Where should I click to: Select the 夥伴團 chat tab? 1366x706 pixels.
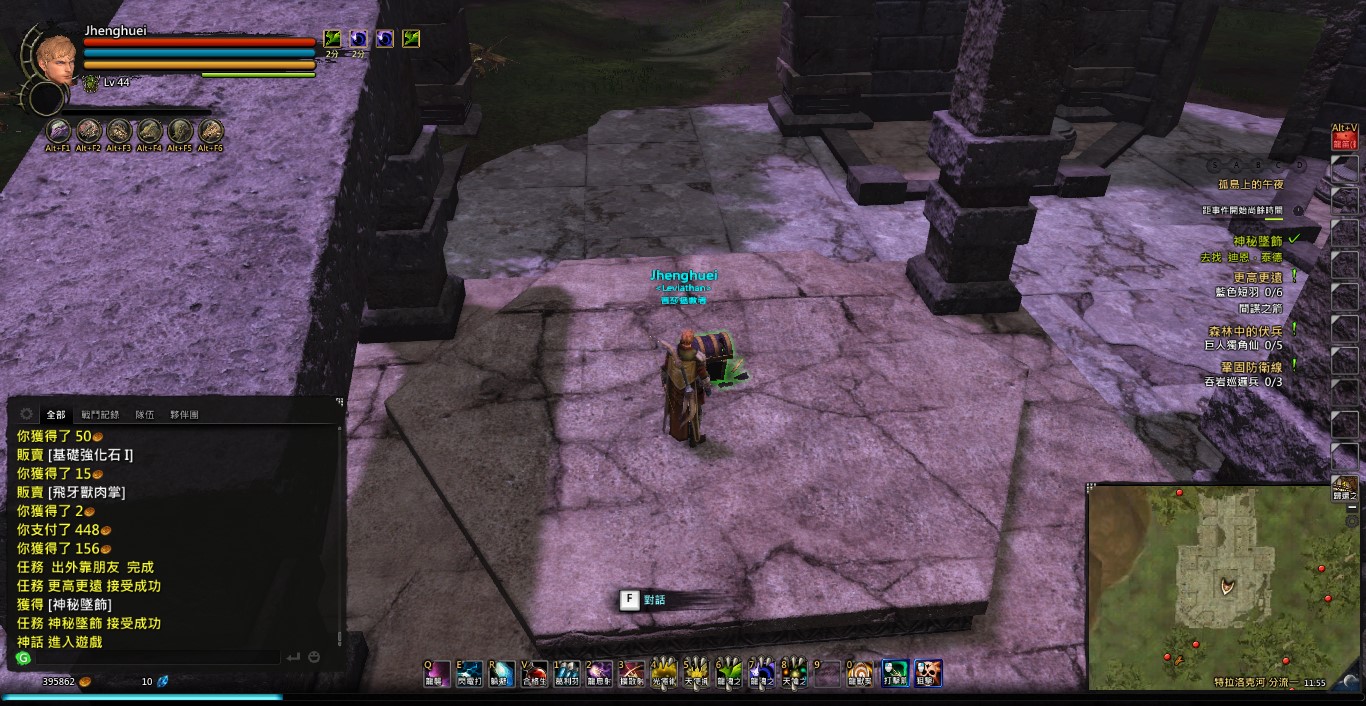coord(184,414)
